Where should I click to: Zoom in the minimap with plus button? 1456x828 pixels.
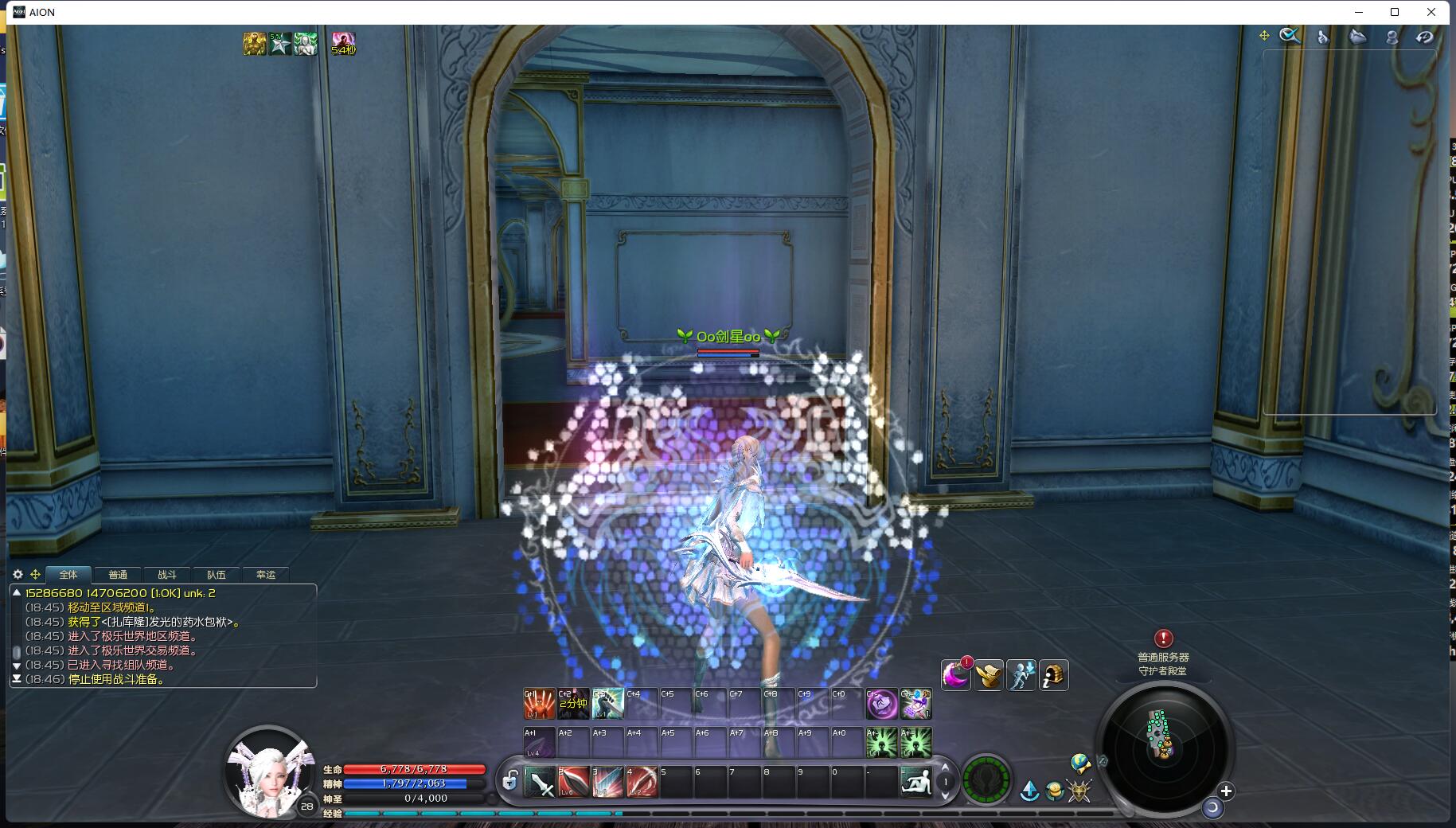[x=1226, y=791]
